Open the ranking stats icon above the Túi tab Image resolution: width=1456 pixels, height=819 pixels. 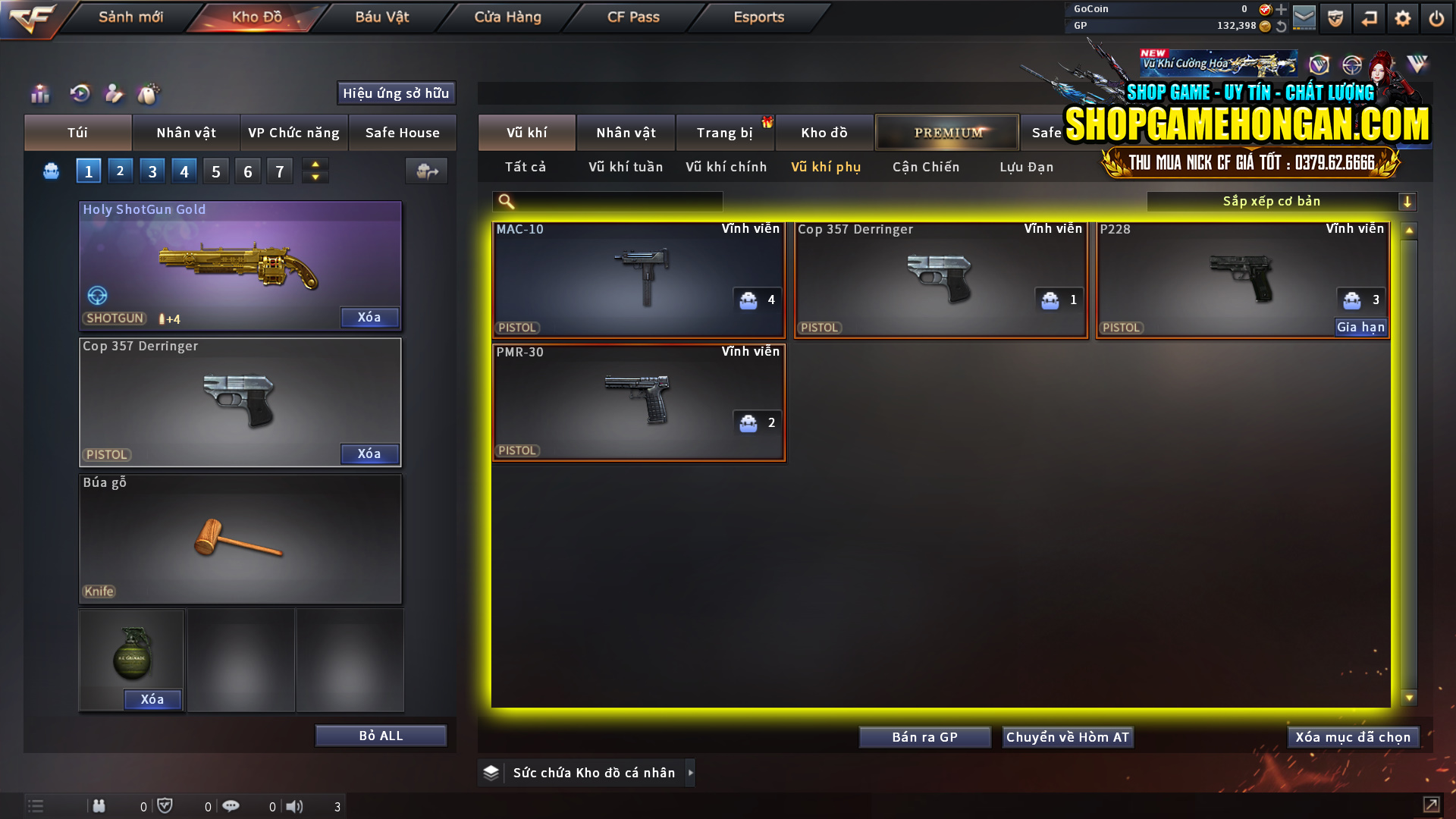point(39,93)
